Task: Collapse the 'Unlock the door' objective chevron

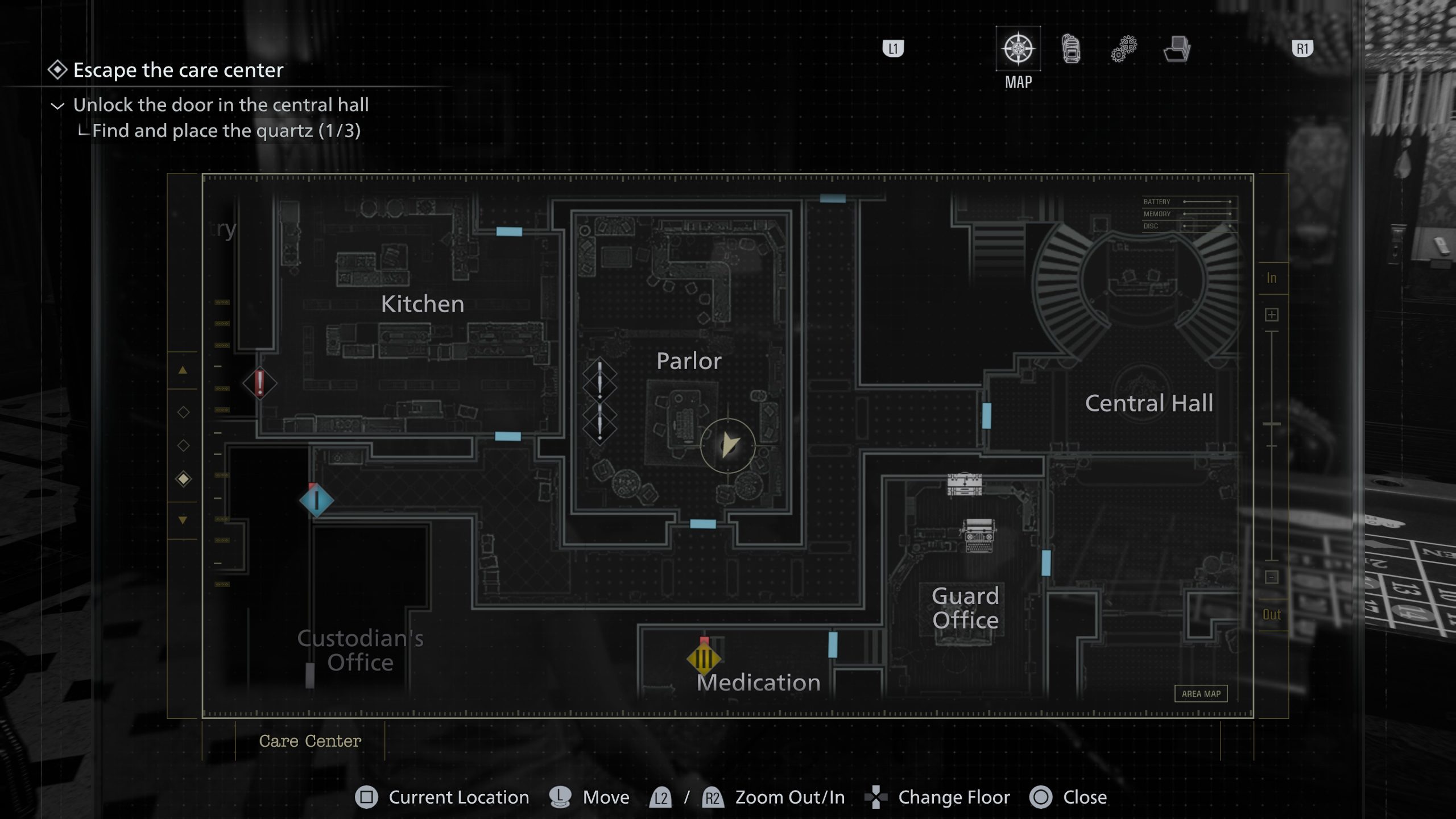Action: pos(57,105)
